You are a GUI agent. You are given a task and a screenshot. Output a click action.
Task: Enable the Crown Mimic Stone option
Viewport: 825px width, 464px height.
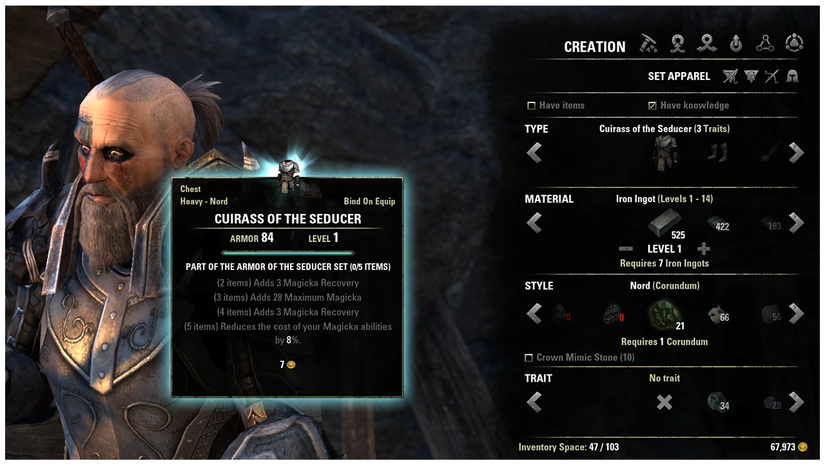point(529,358)
